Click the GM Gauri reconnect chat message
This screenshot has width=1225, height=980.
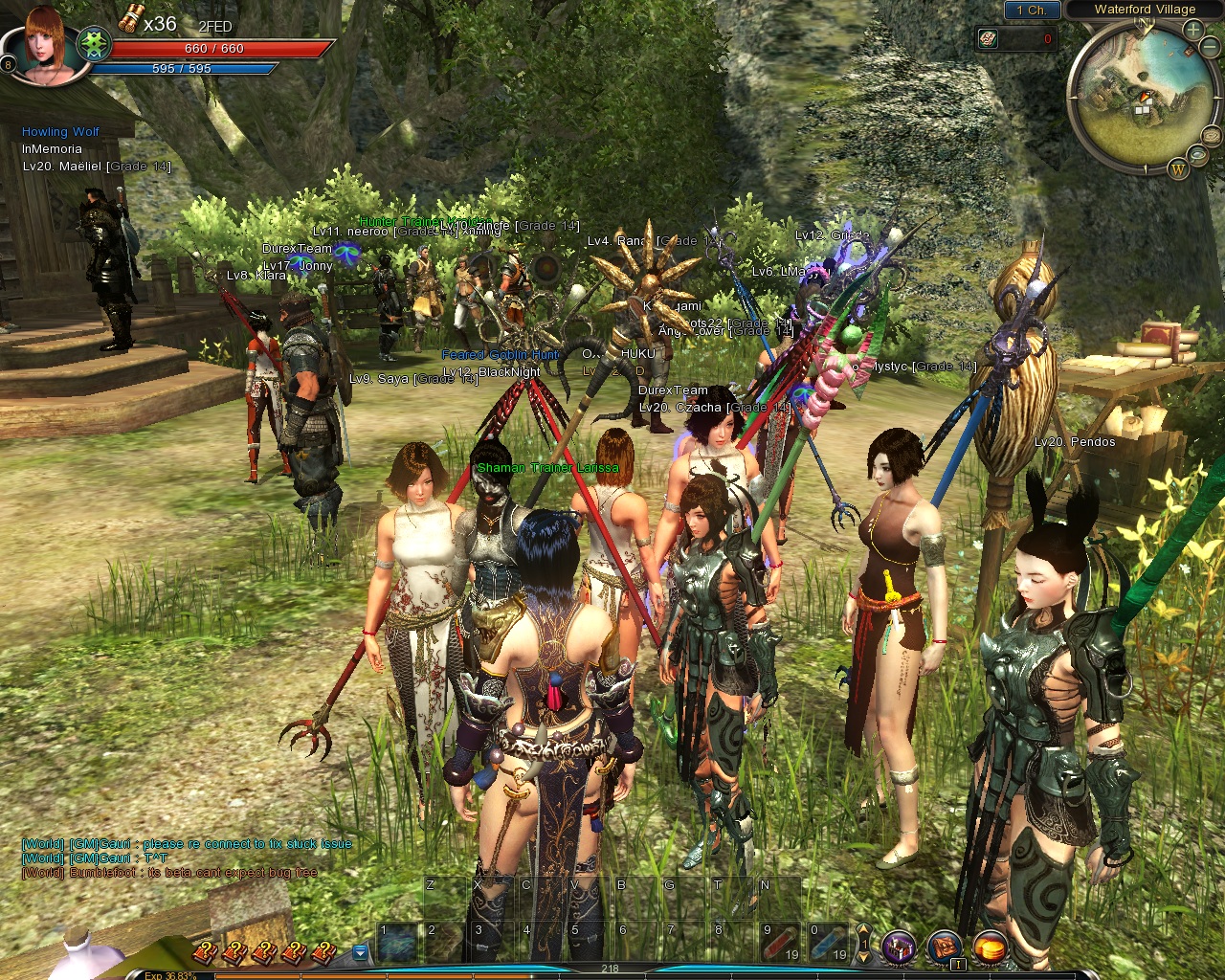pos(187,844)
